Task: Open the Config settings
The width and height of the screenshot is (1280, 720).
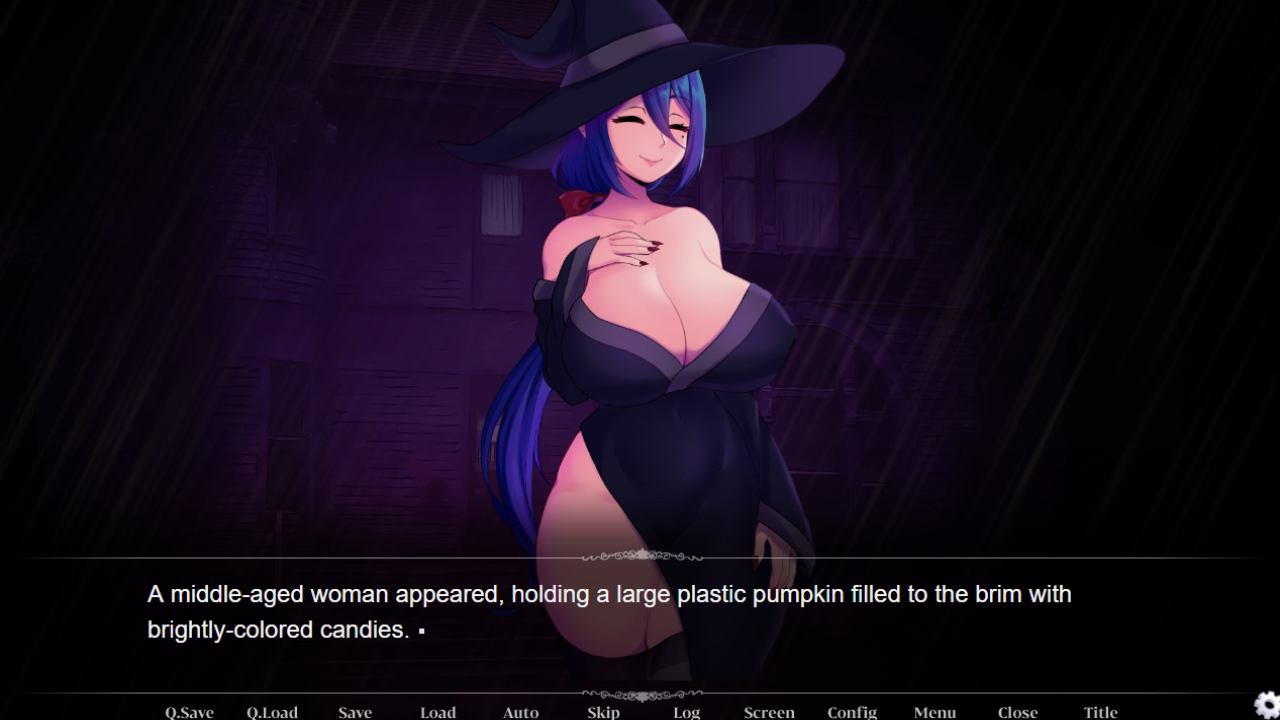Action: [852, 712]
